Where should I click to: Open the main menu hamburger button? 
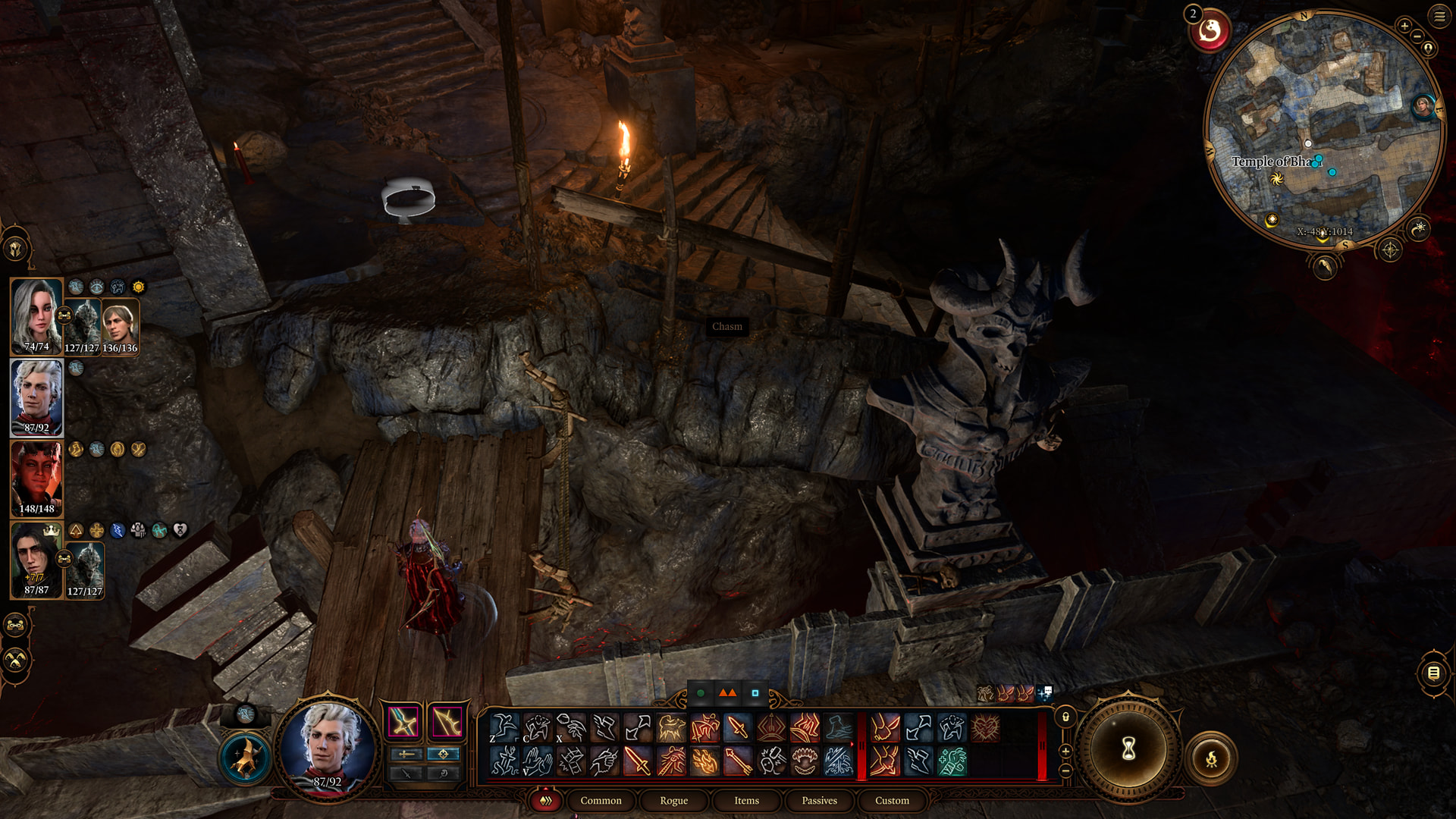[x=1439, y=17]
